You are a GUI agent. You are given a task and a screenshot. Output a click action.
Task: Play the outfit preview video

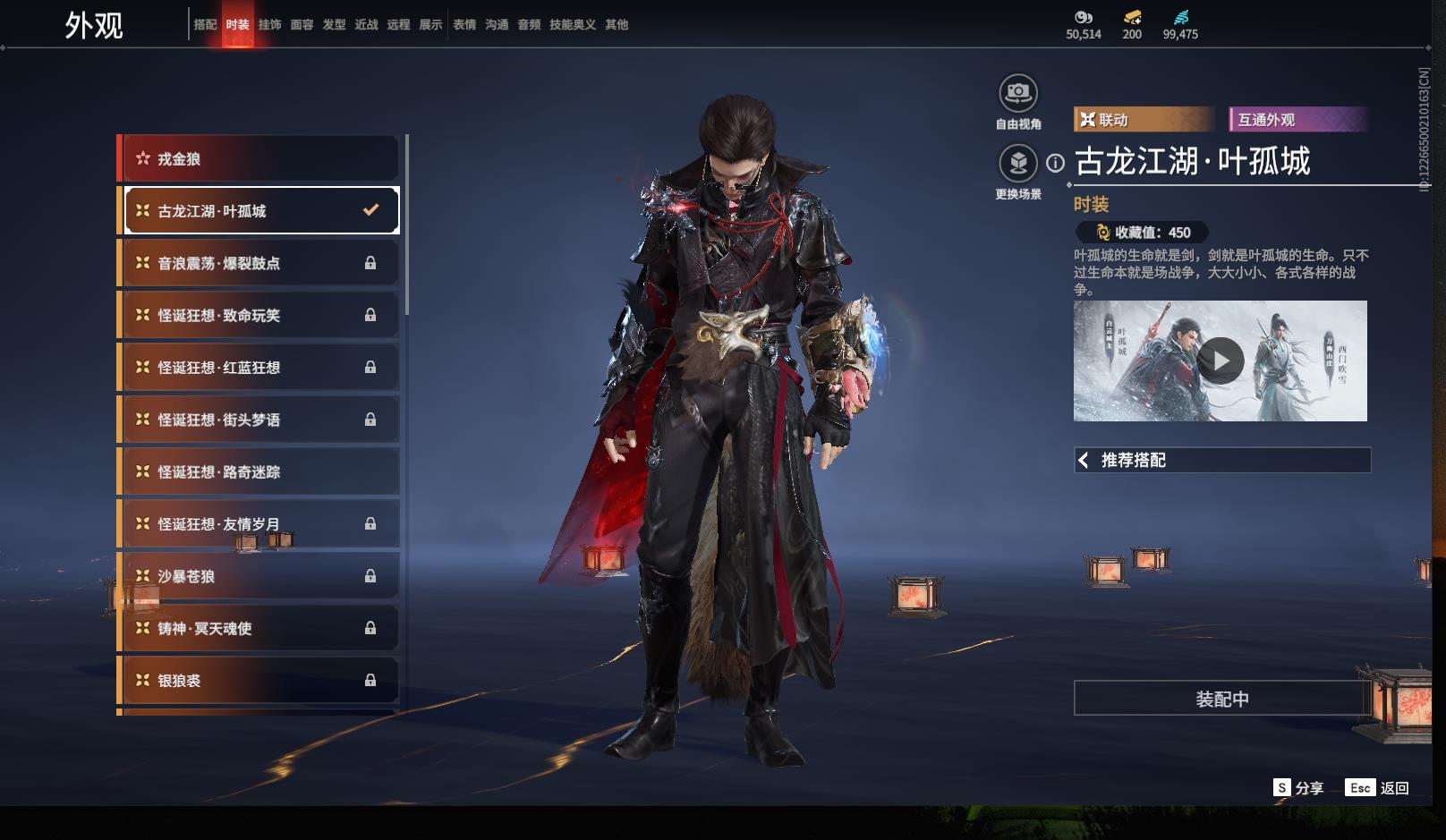[1221, 361]
